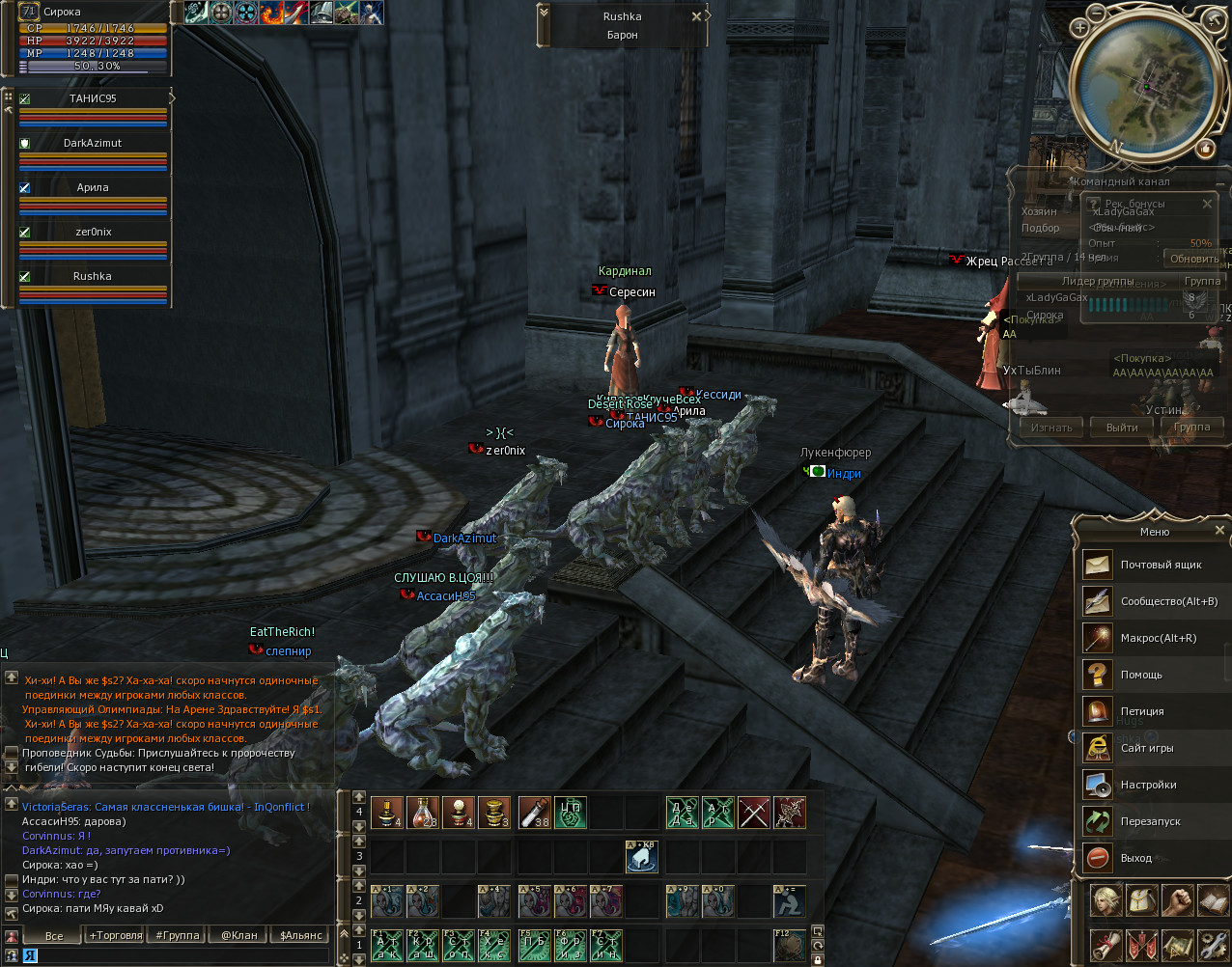The width and height of the screenshot is (1232, 967).
Task: Close the Меню panel
Action: 1219,531
